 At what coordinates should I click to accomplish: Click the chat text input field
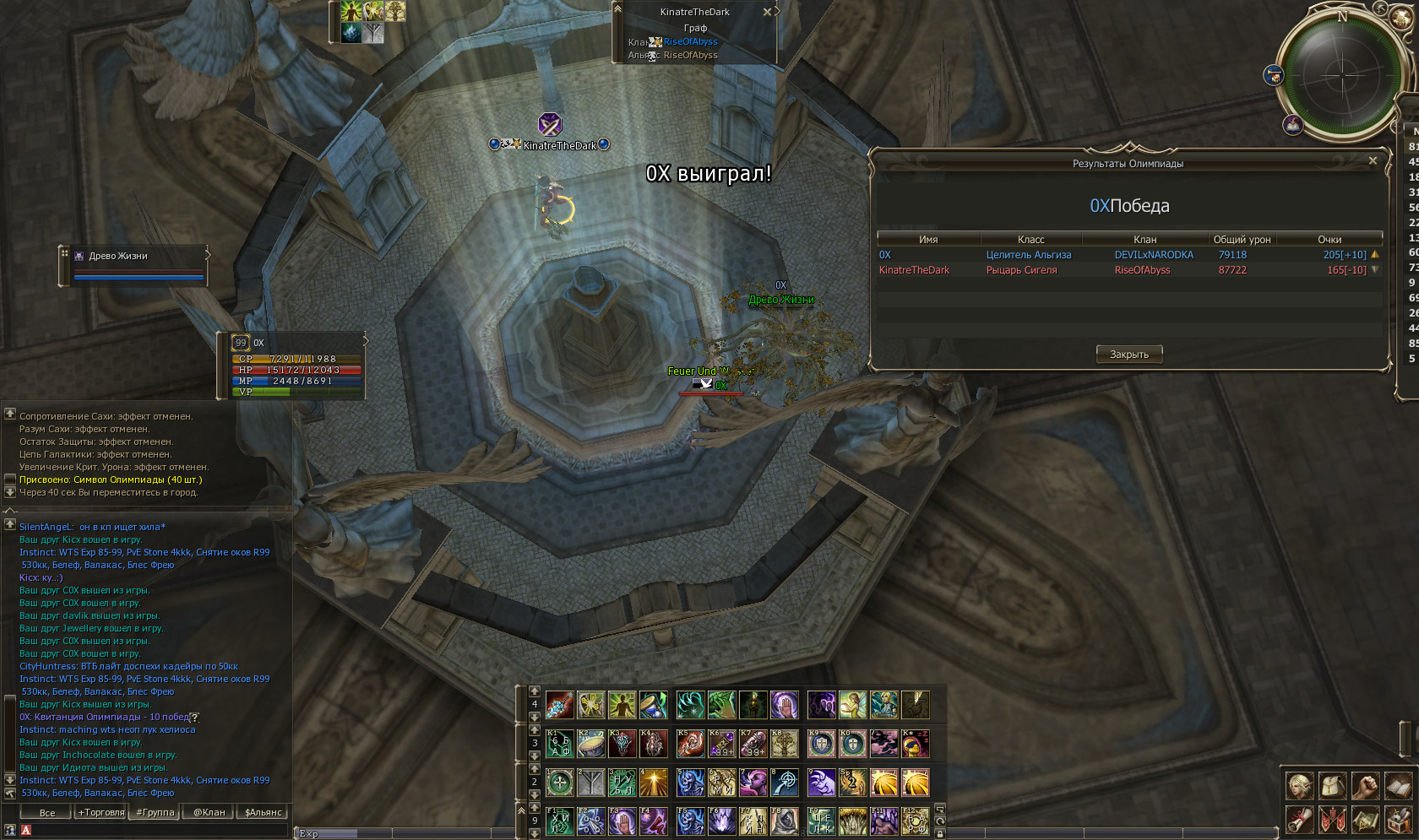click(152, 831)
